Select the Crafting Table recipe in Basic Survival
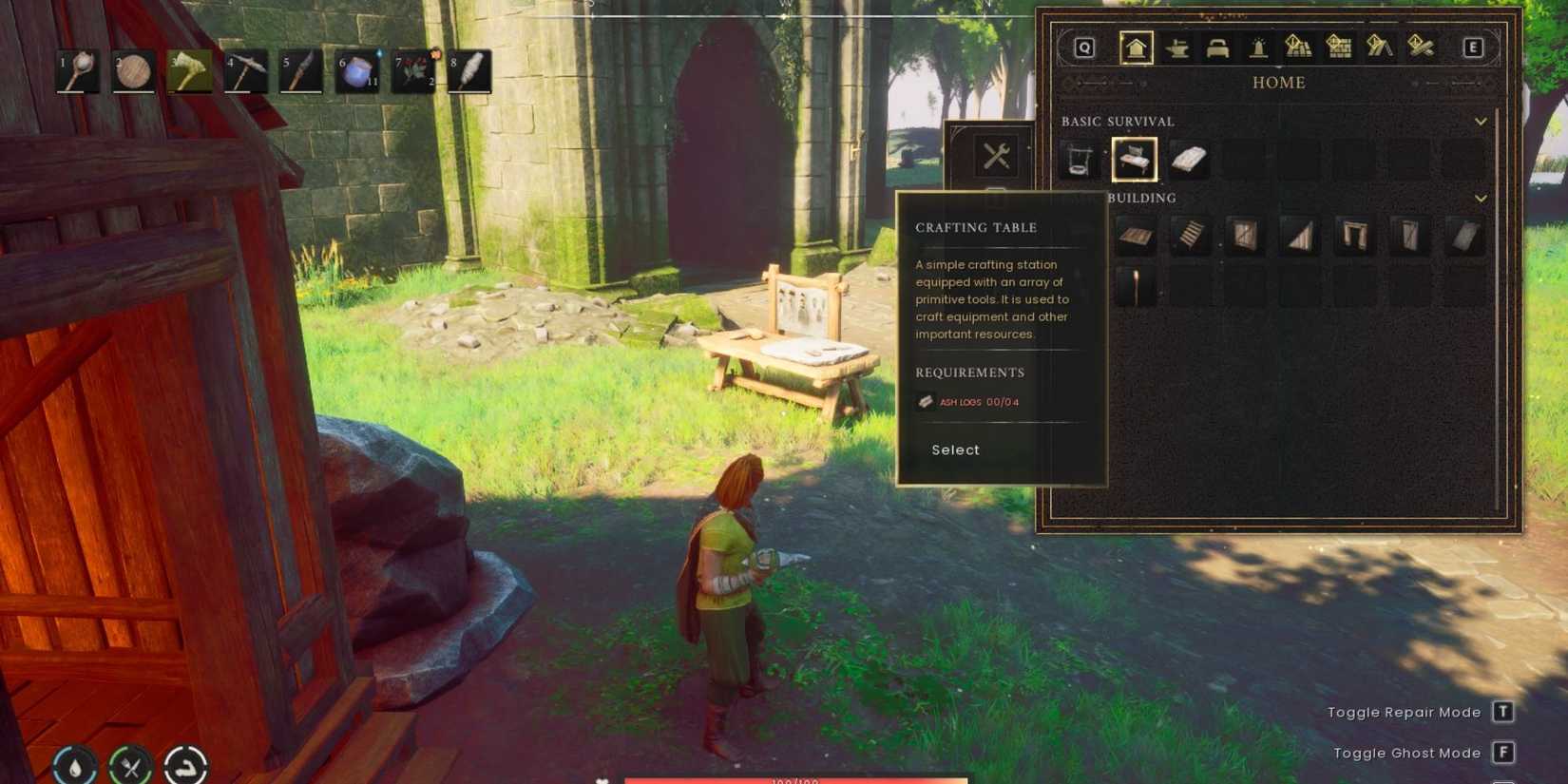 pyautogui.click(x=1137, y=159)
